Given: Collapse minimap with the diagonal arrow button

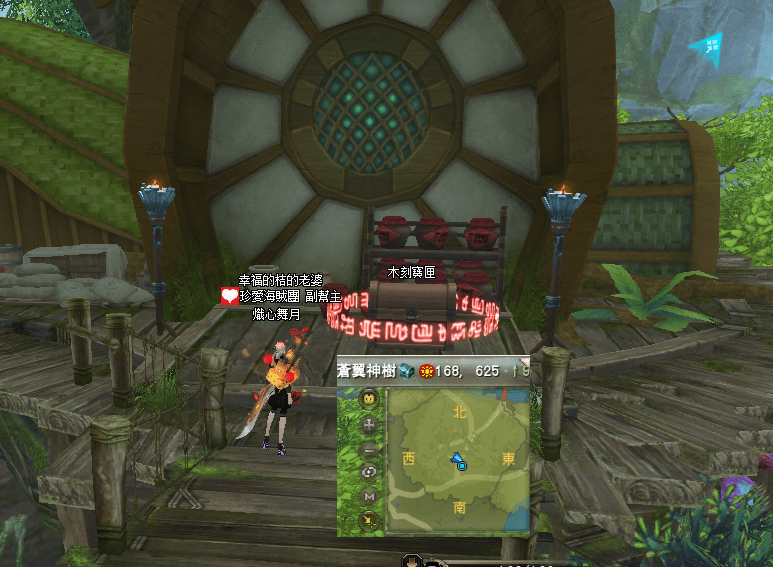Looking at the screenshot, I should [369, 519].
